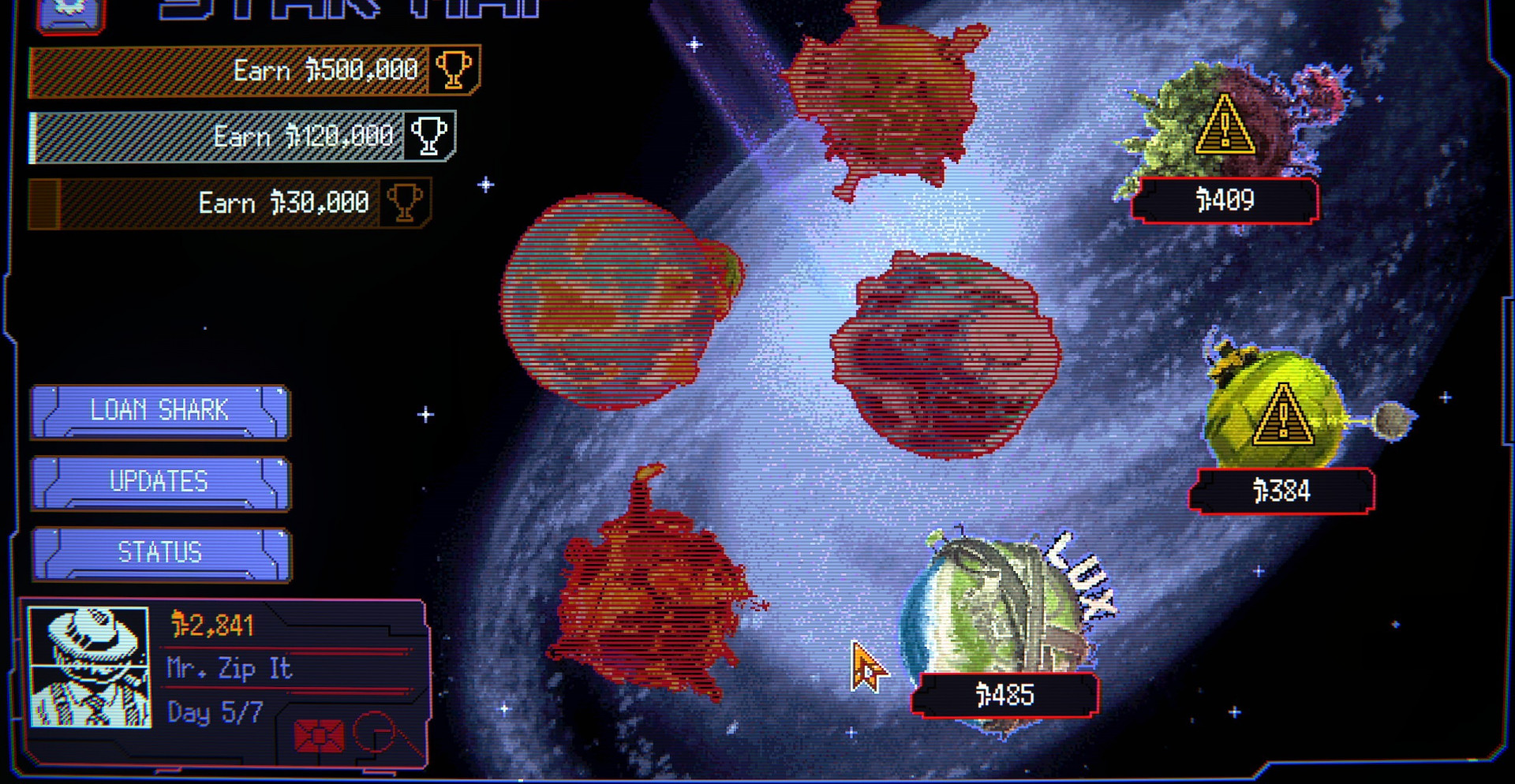Click the red magnifying glass icon
Image resolution: width=1515 pixels, height=784 pixels.
[378, 733]
